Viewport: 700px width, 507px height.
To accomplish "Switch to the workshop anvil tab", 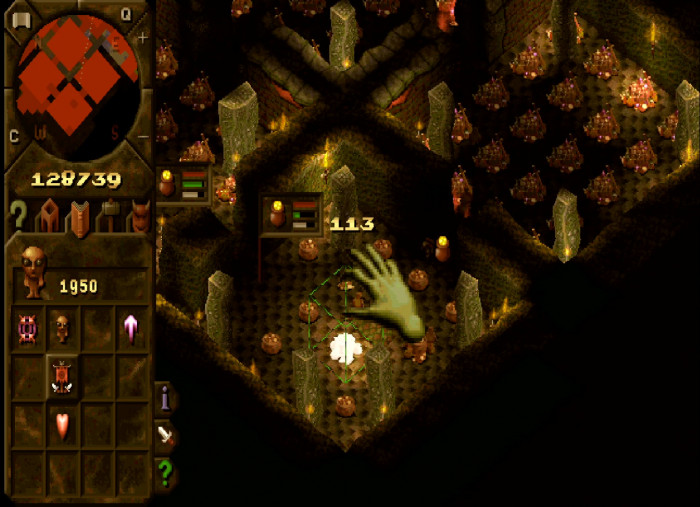I will [111, 215].
